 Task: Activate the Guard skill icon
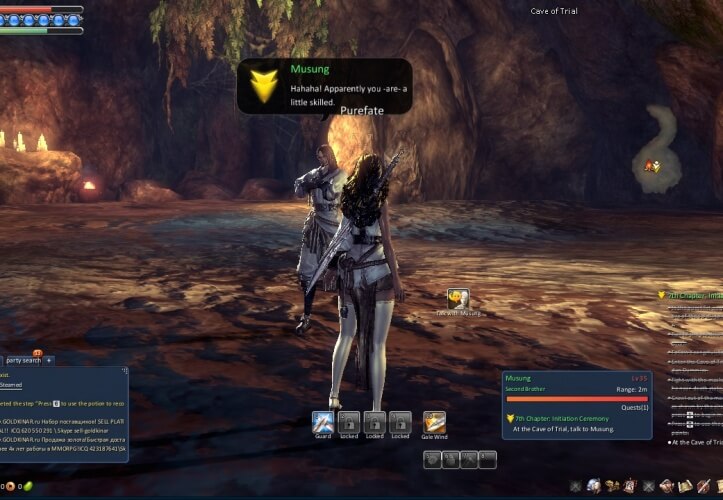(x=322, y=422)
